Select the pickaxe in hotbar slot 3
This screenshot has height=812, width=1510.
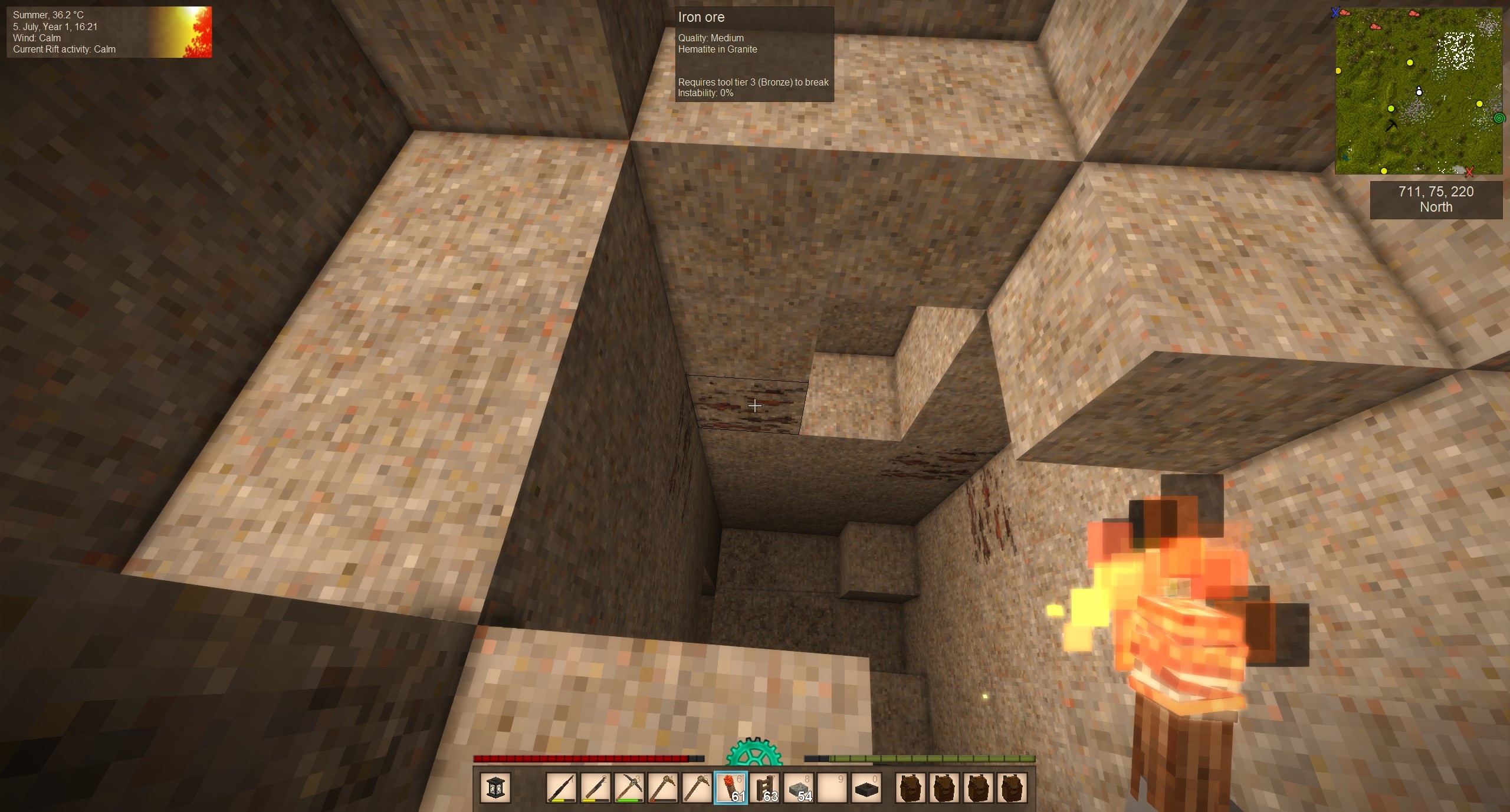[629, 787]
